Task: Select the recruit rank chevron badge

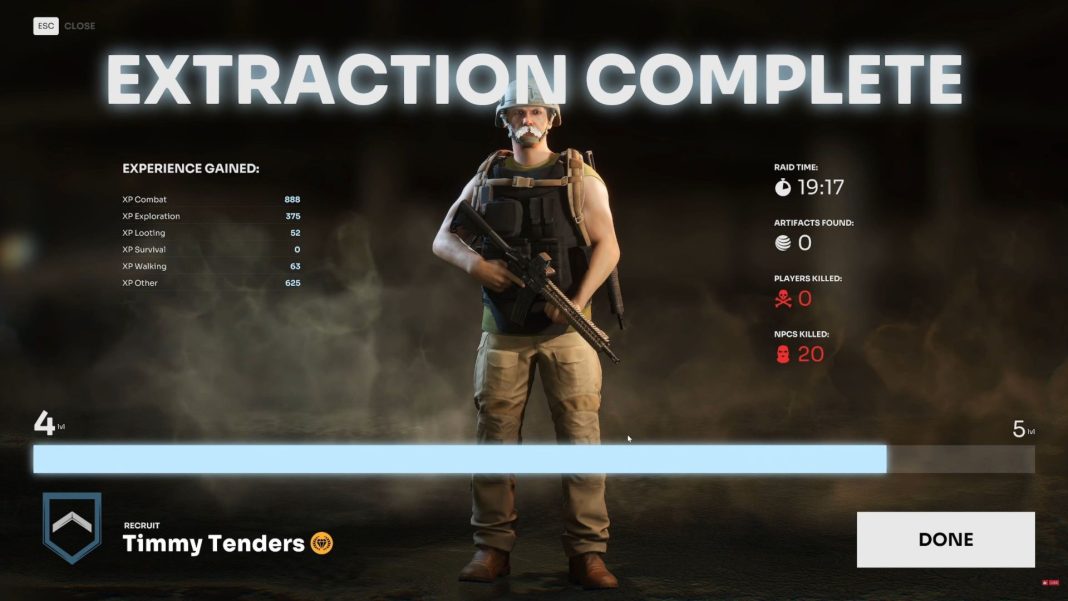Action: coord(72,527)
